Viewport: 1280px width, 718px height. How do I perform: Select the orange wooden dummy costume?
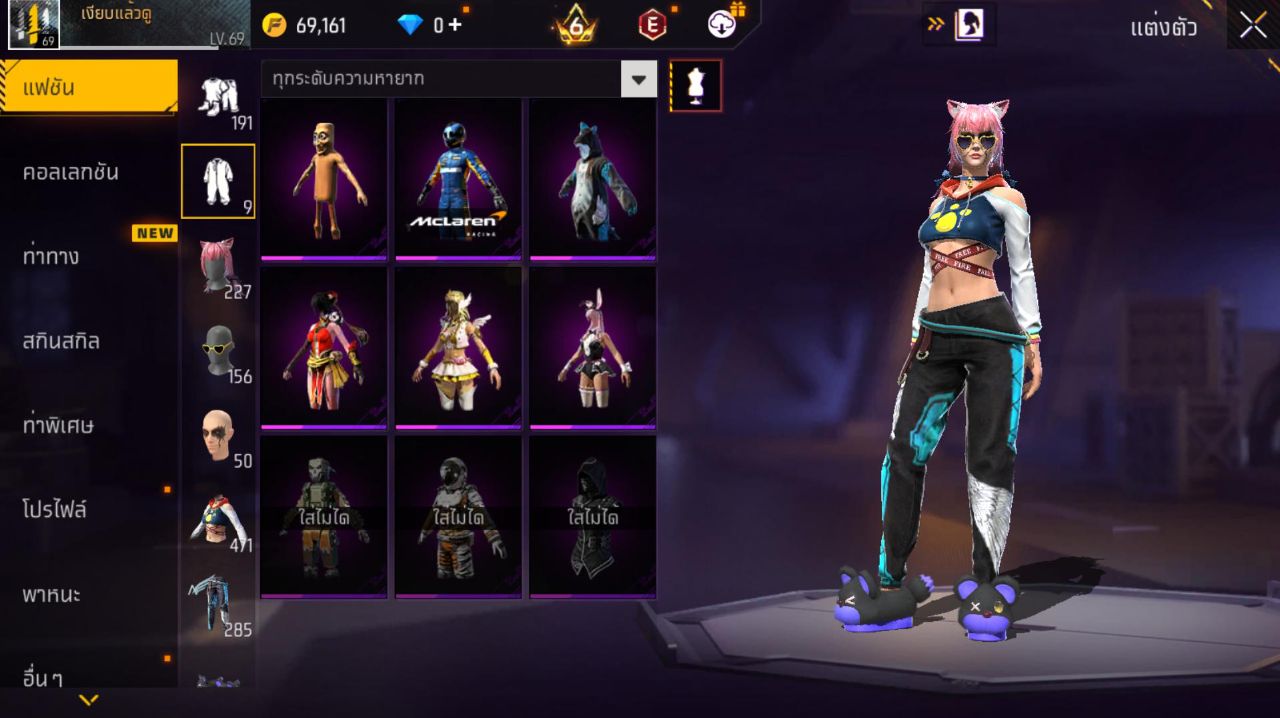(x=324, y=180)
